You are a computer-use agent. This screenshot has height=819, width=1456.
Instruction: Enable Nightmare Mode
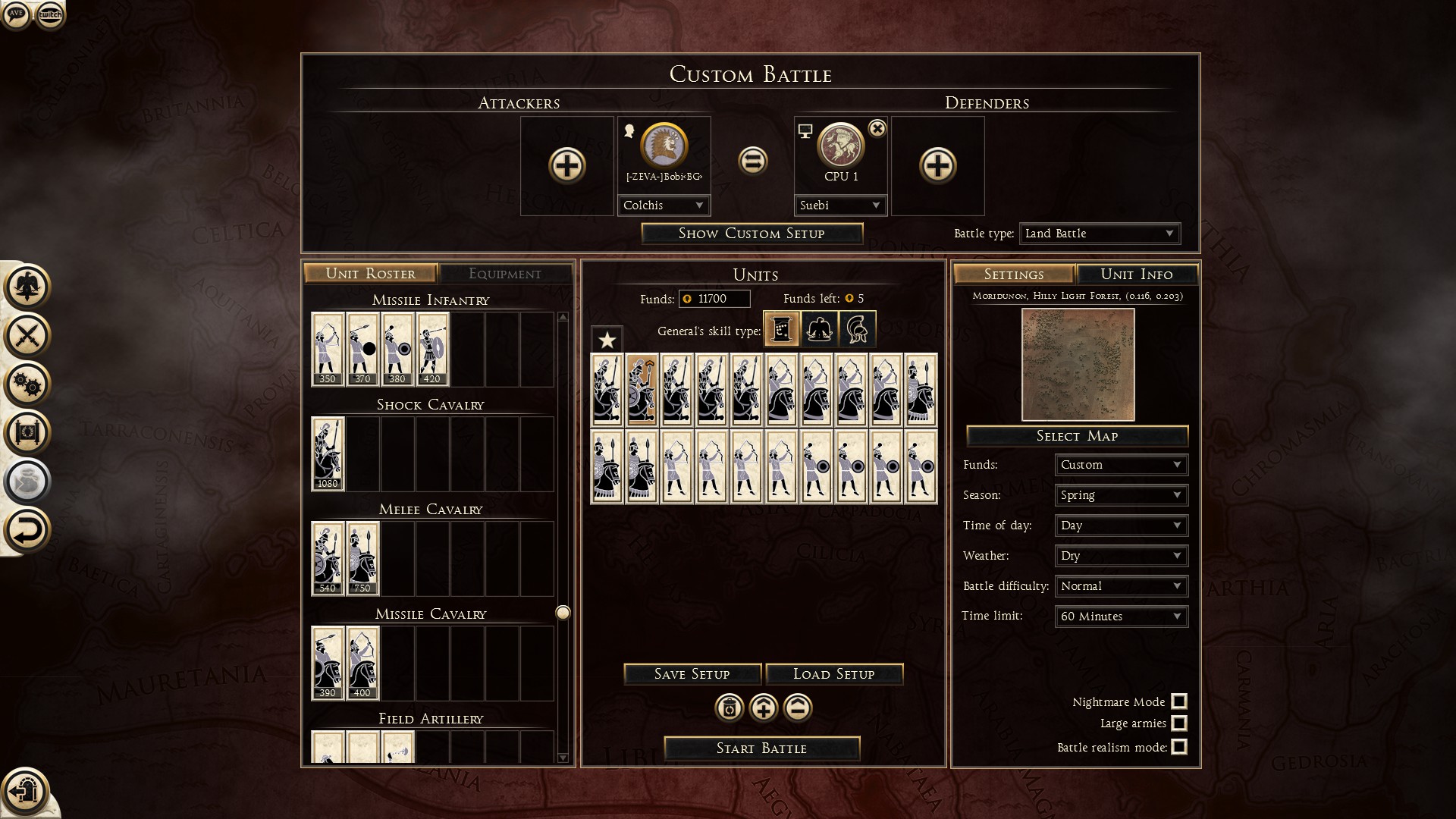coord(1179,701)
